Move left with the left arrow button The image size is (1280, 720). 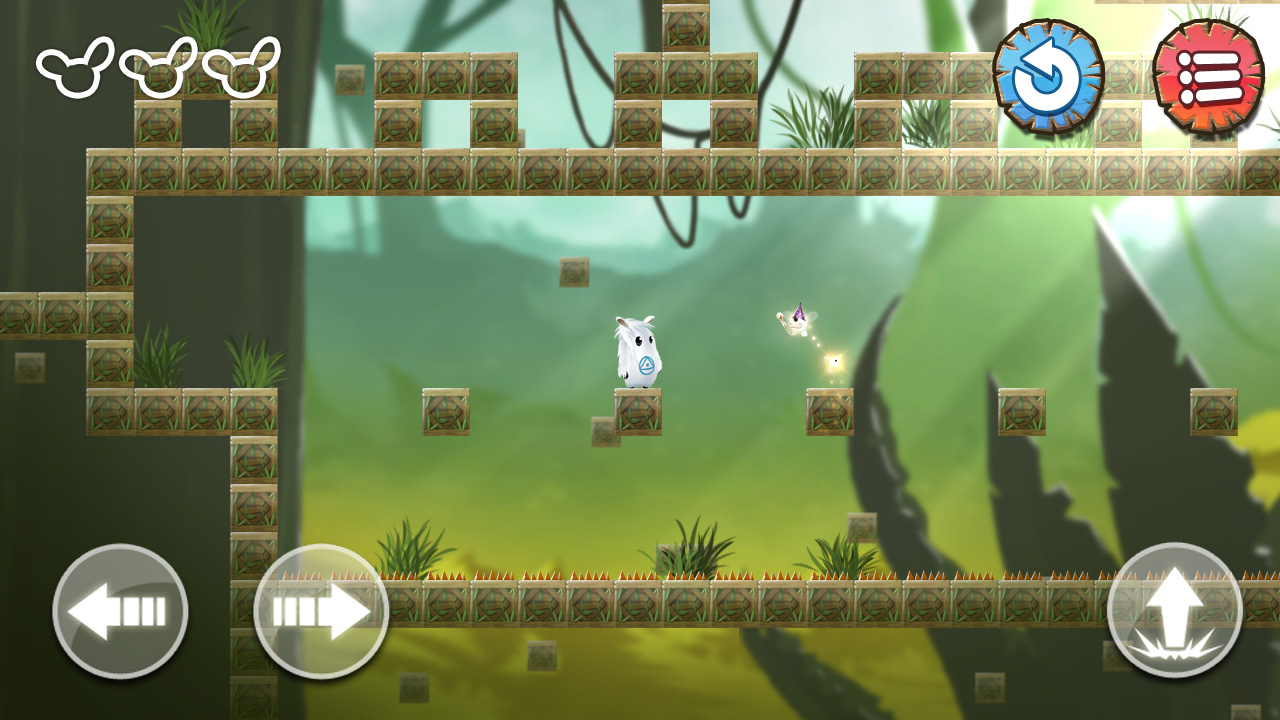120,611
